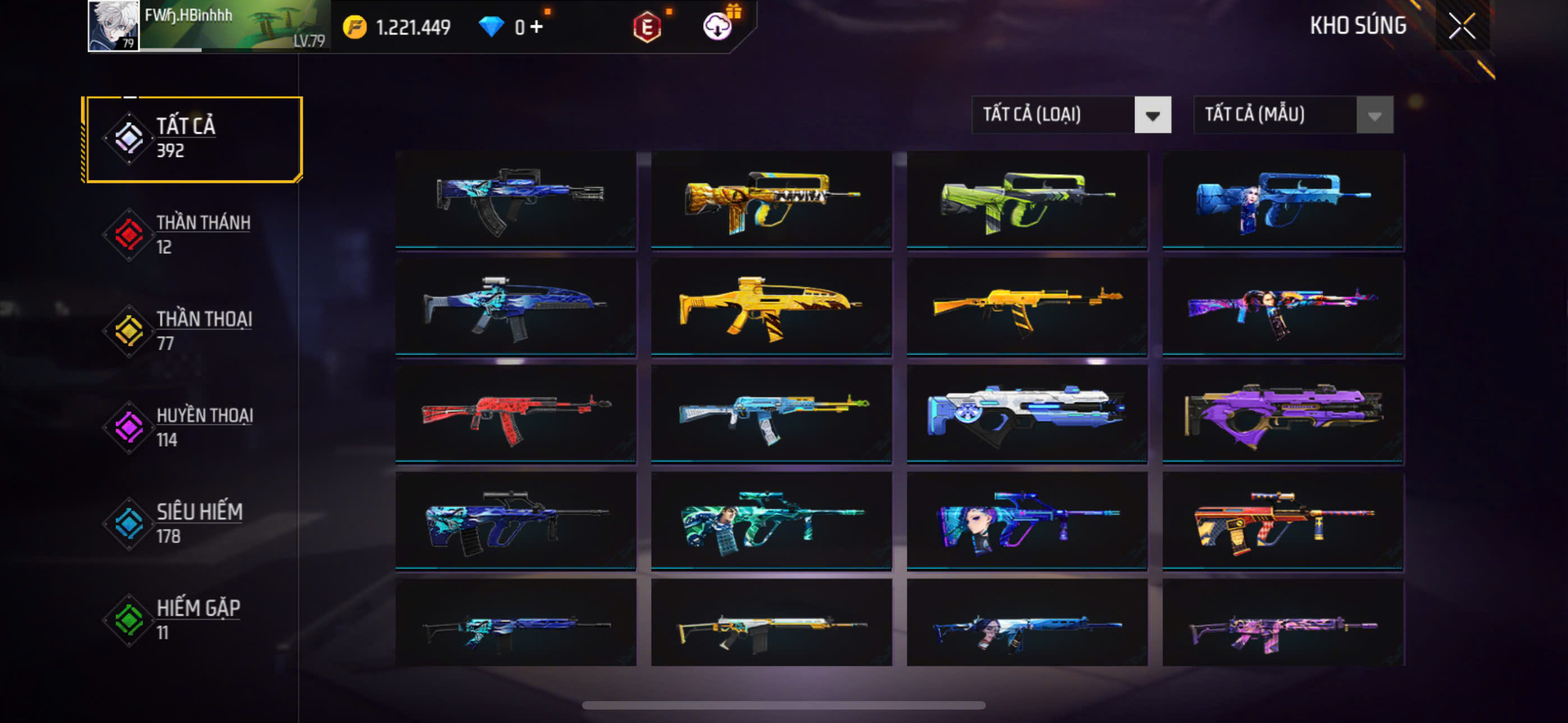The height and width of the screenshot is (723, 1568).
Task: Pick the lime green FAMAS skin
Action: tap(1027, 200)
